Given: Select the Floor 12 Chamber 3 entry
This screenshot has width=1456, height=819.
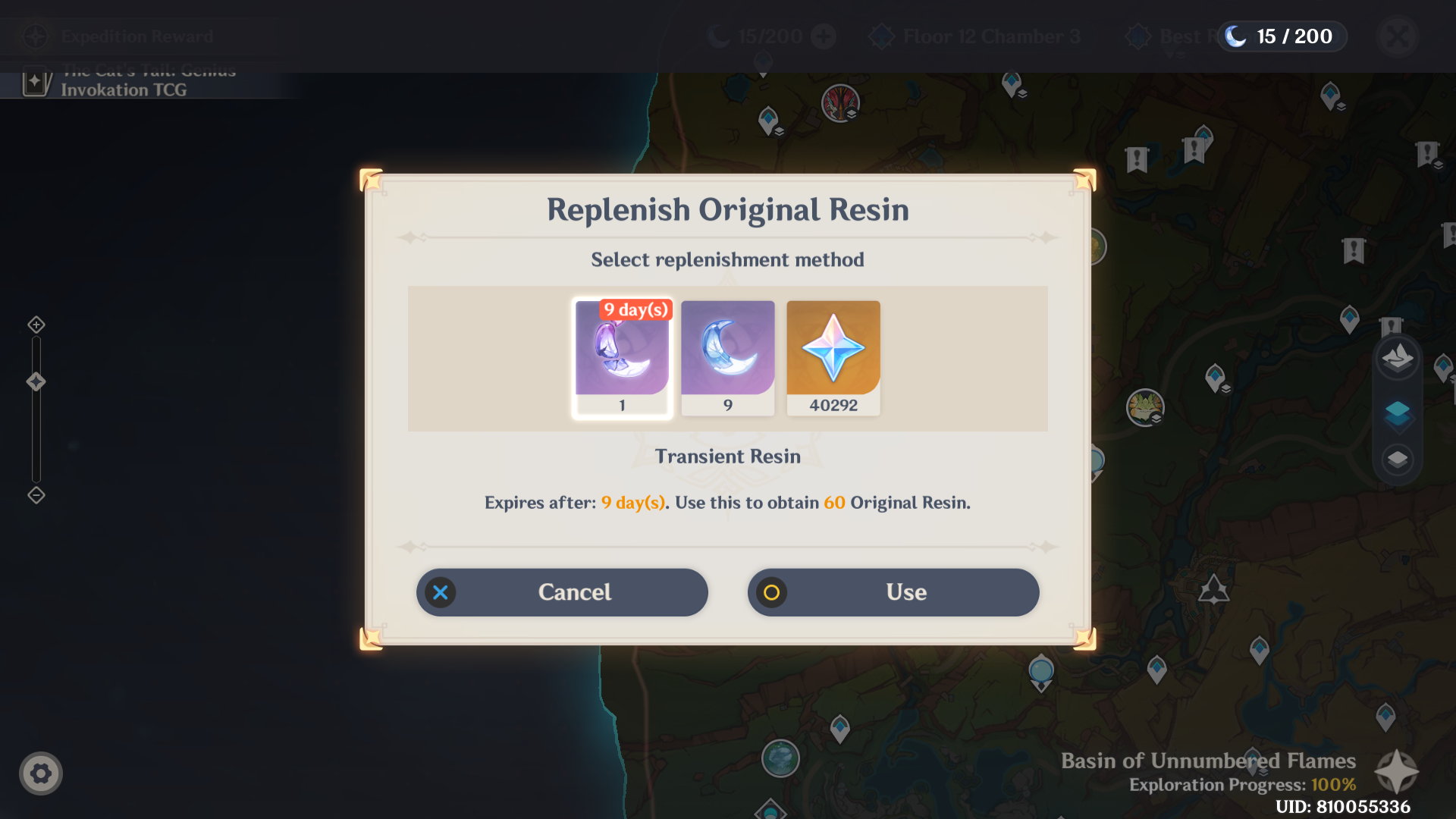Looking at the screenshot, I should 974,36.
